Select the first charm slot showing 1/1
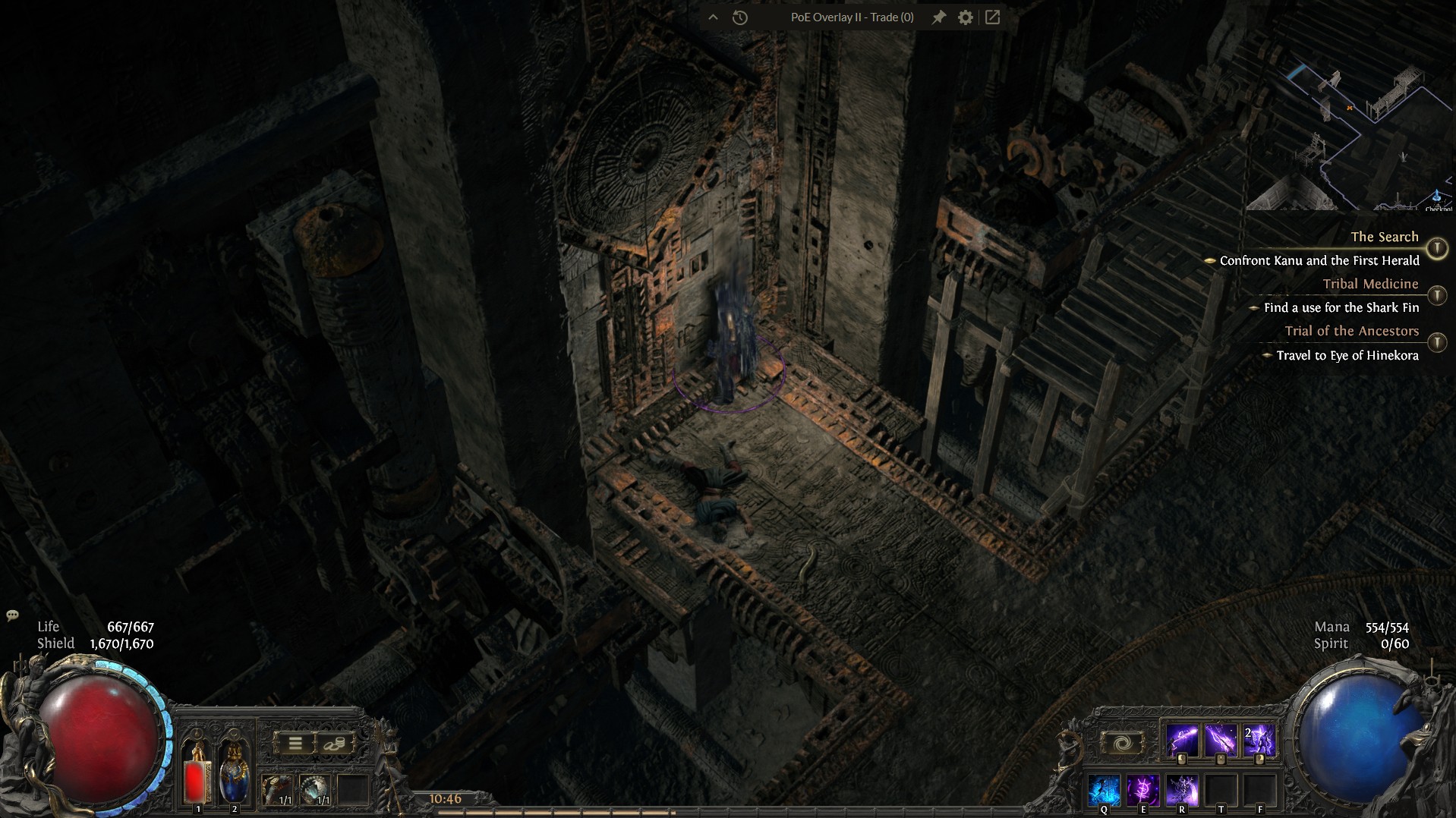Screen dimensions: 1456x818 [x=275, y=790]
